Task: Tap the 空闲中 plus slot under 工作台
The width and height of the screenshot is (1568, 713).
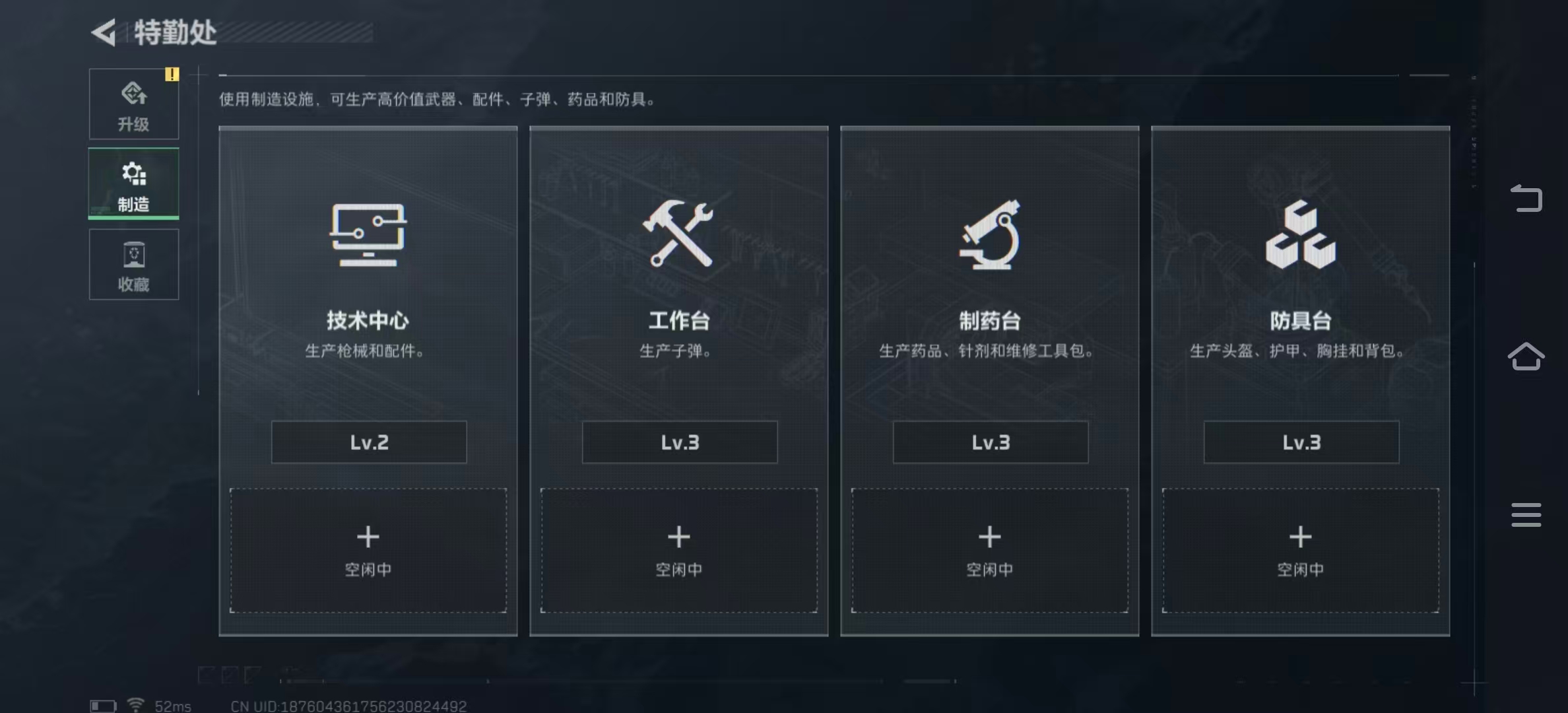Action: click(679, 549)
